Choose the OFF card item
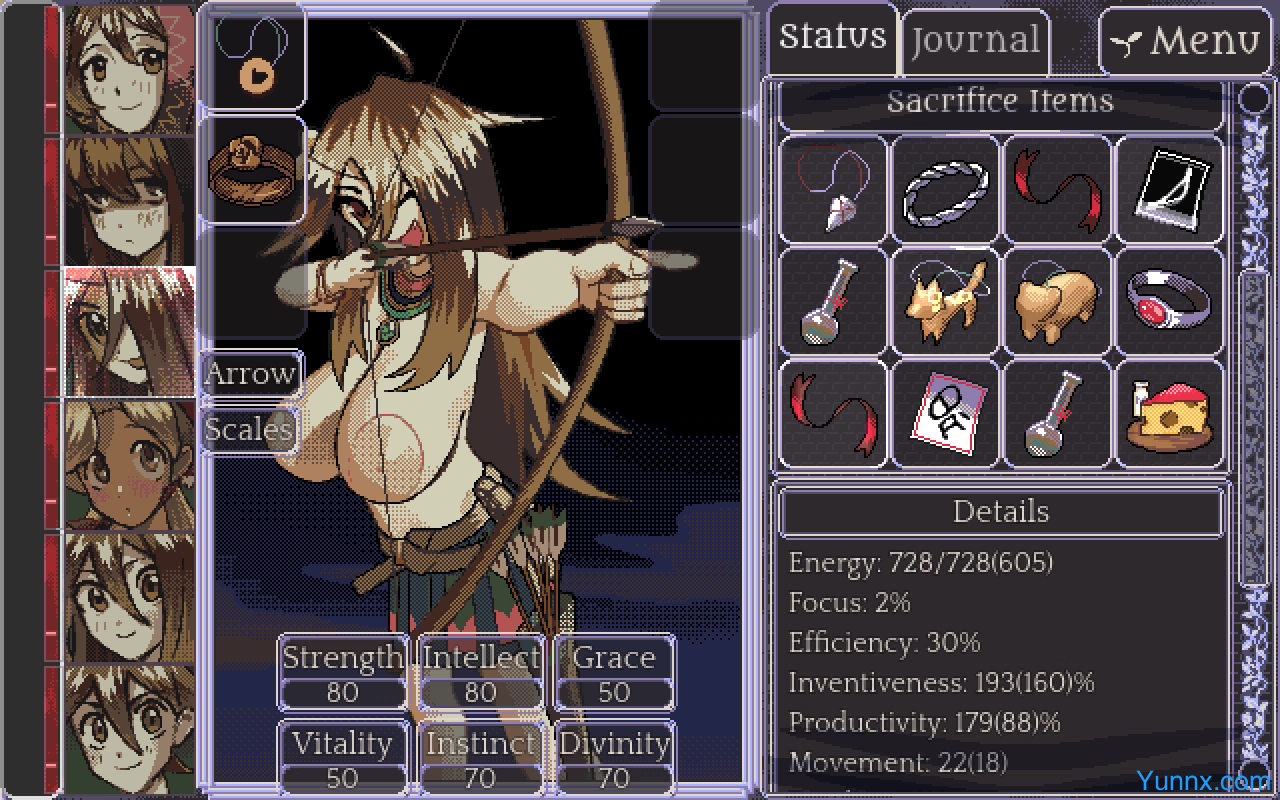1280x800 pixels. point(945,415)
